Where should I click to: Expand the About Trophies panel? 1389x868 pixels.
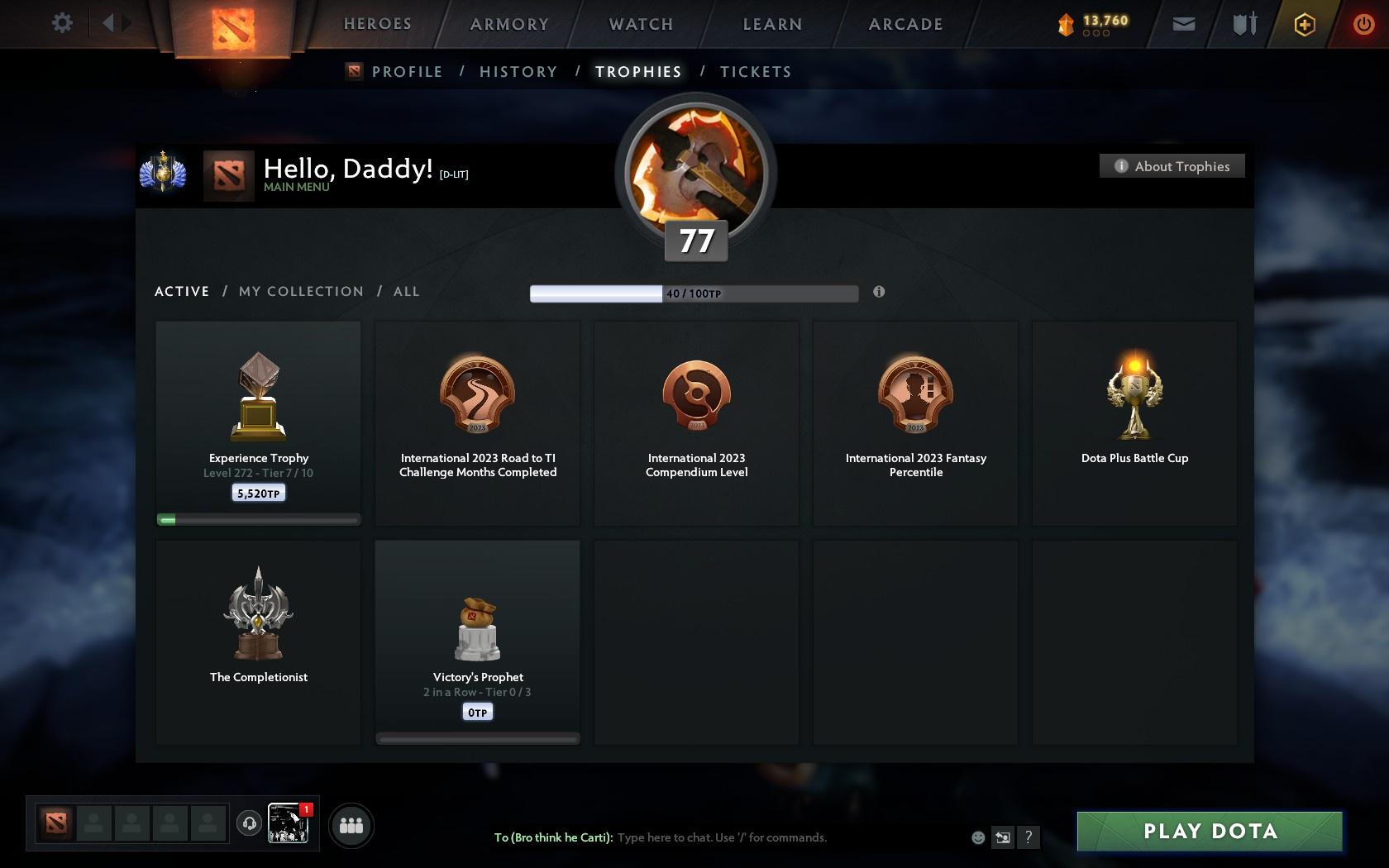[x=1171, y=165]
